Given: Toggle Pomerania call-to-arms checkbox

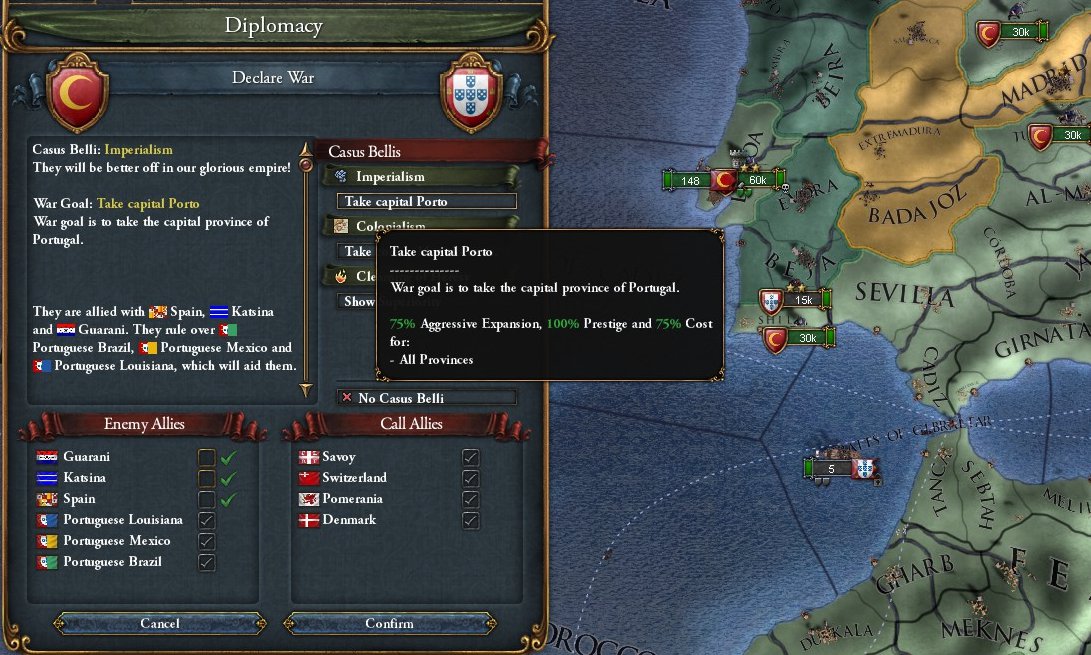Looking at the screenshot, I should (x=470, y=499).
